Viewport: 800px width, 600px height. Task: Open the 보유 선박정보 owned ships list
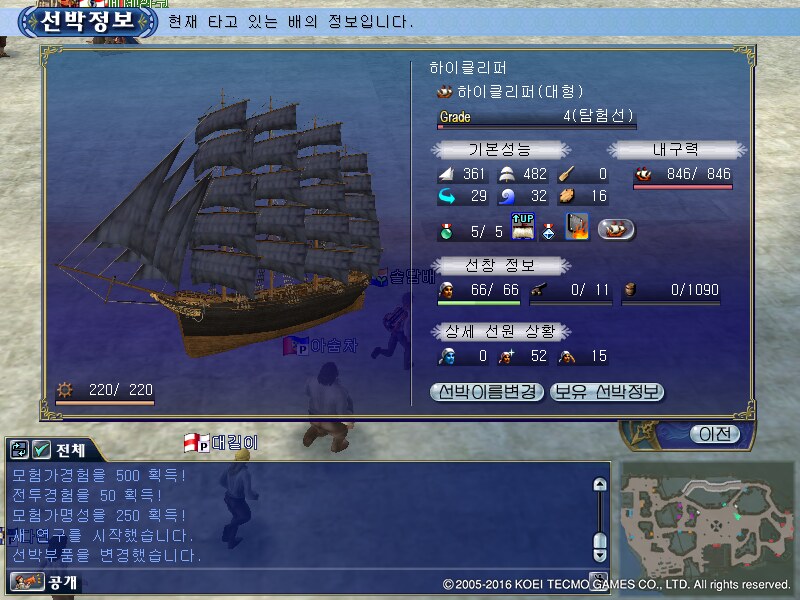coord(607,392)
